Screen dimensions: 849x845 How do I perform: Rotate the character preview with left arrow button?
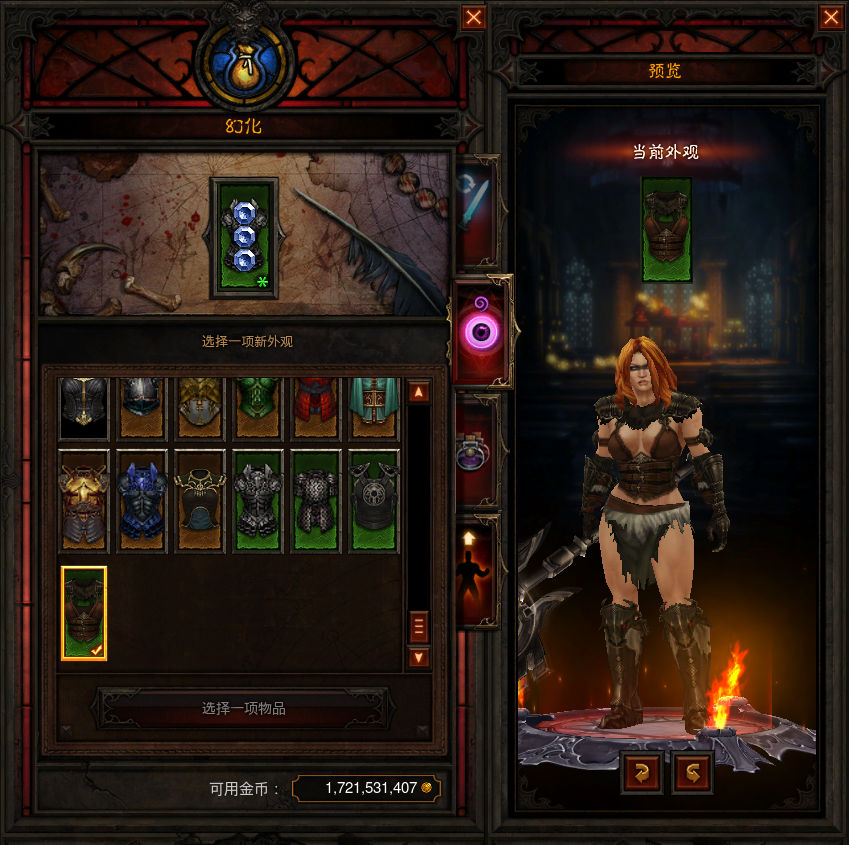(641, 773)
